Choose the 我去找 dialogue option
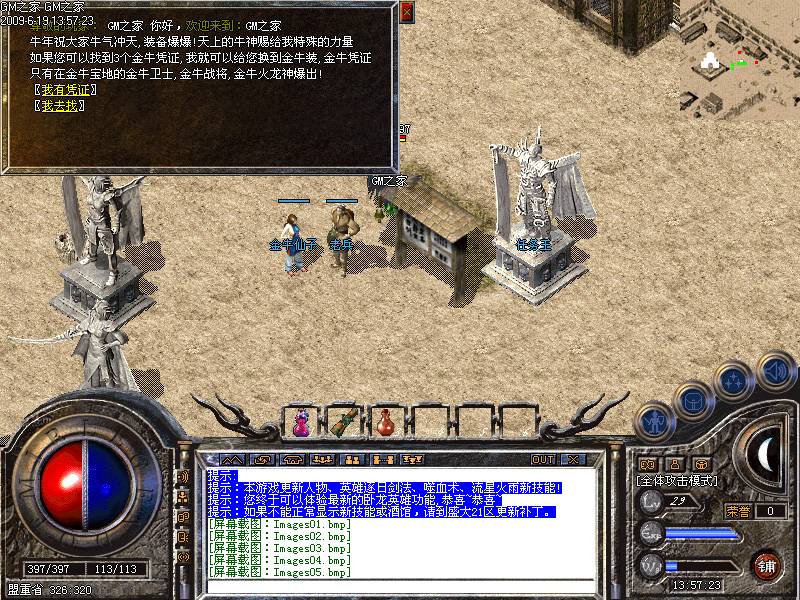The height and width of the screenshot is (600, 800). (x=58, y=105)
